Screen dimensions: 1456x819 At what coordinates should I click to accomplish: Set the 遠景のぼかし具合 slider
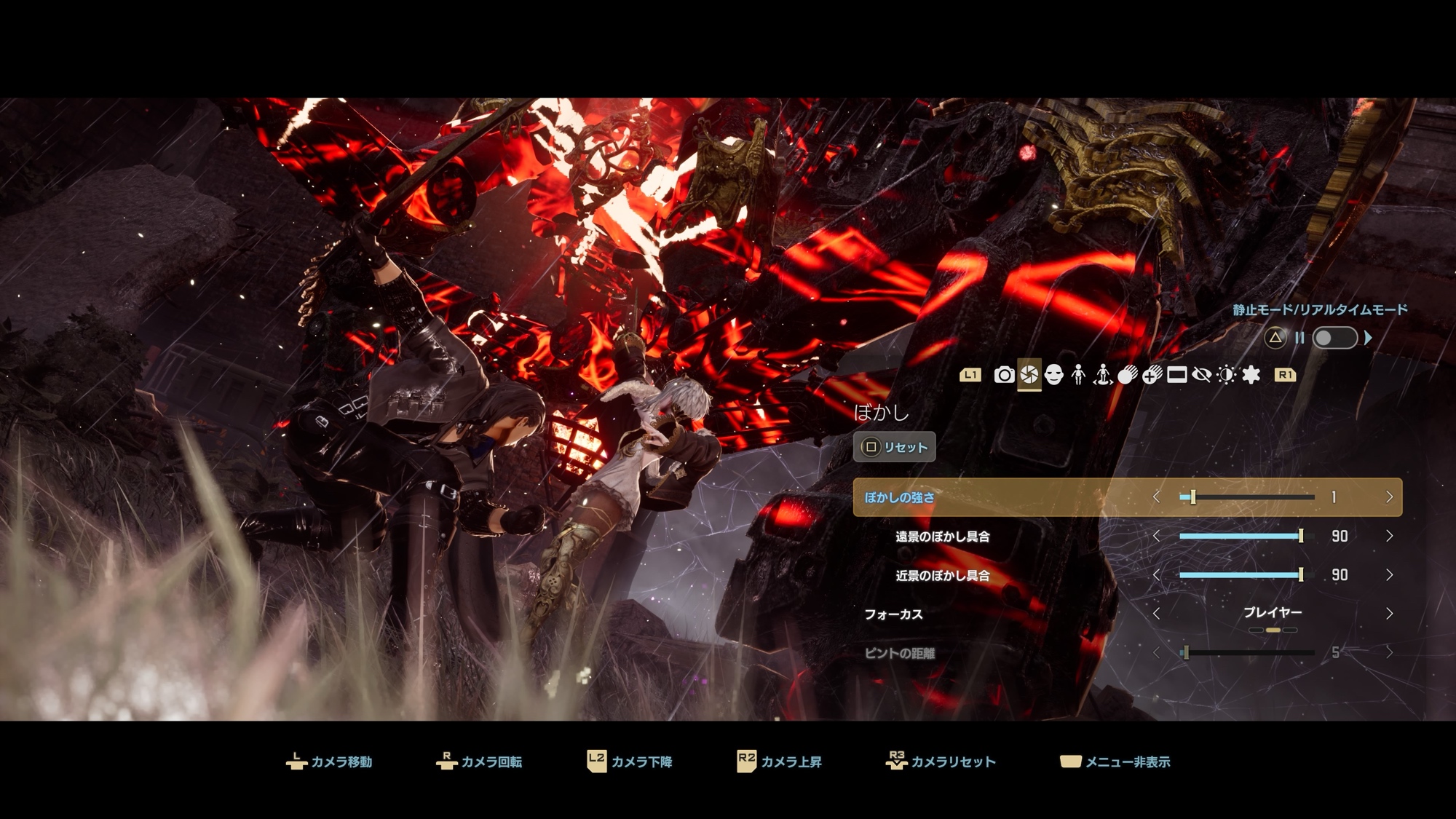(1246, 537)
